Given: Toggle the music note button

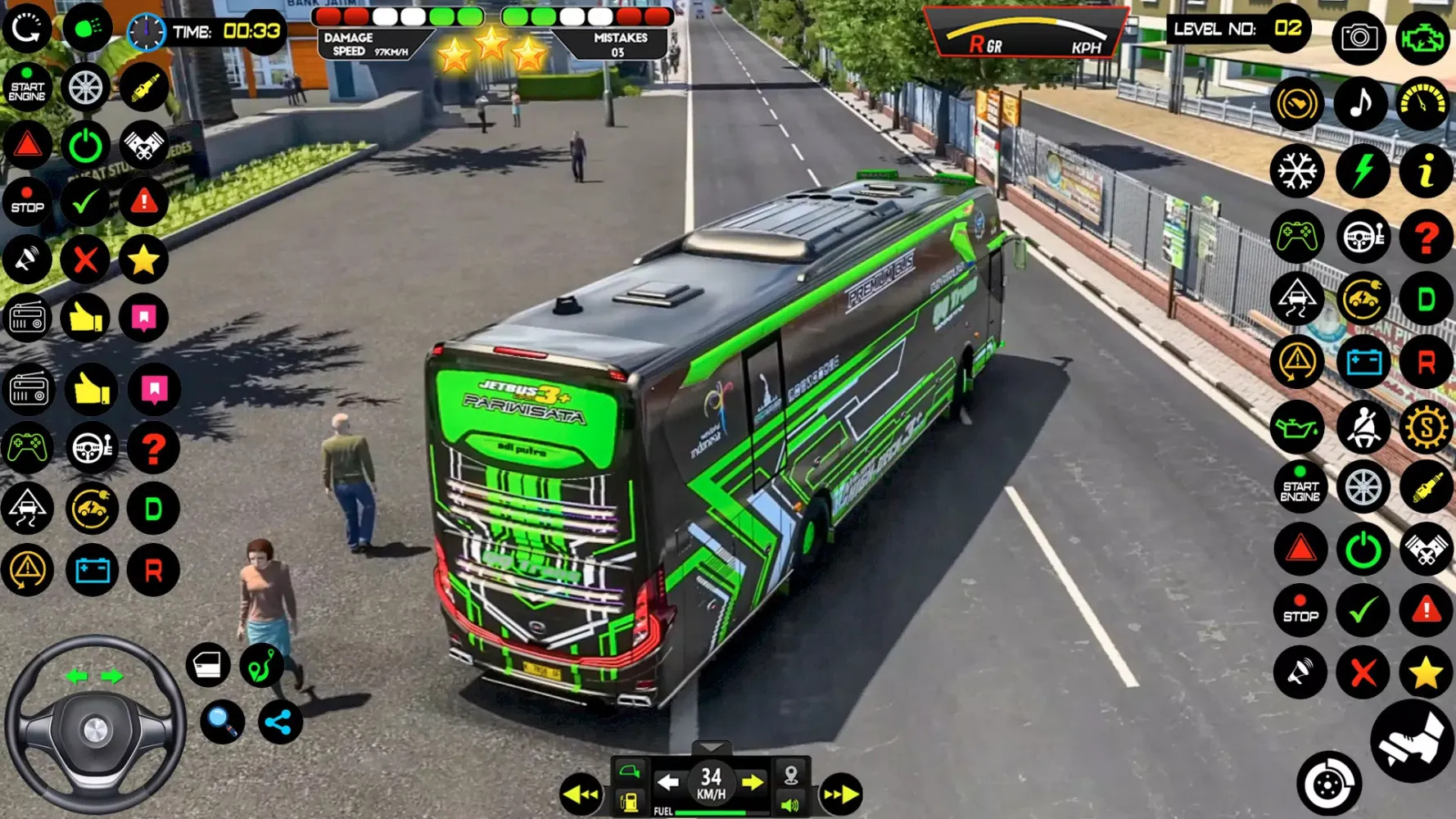Looking at the screenshot, I should 1360,103.
